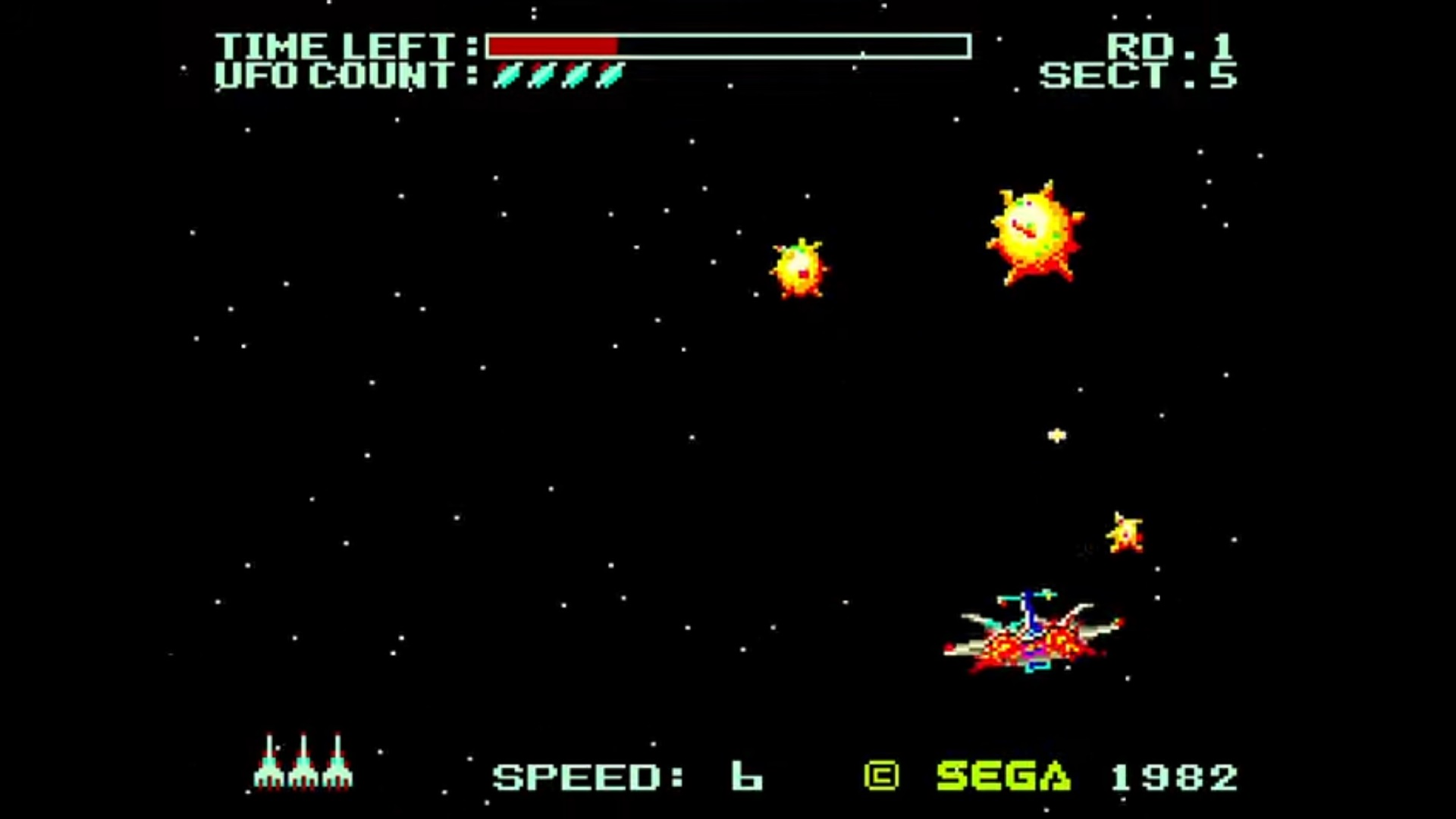The height and width of the screenshot is (819, 1456).
Task: Select the second UFO count indicator
Action: (x=540, y=76)
